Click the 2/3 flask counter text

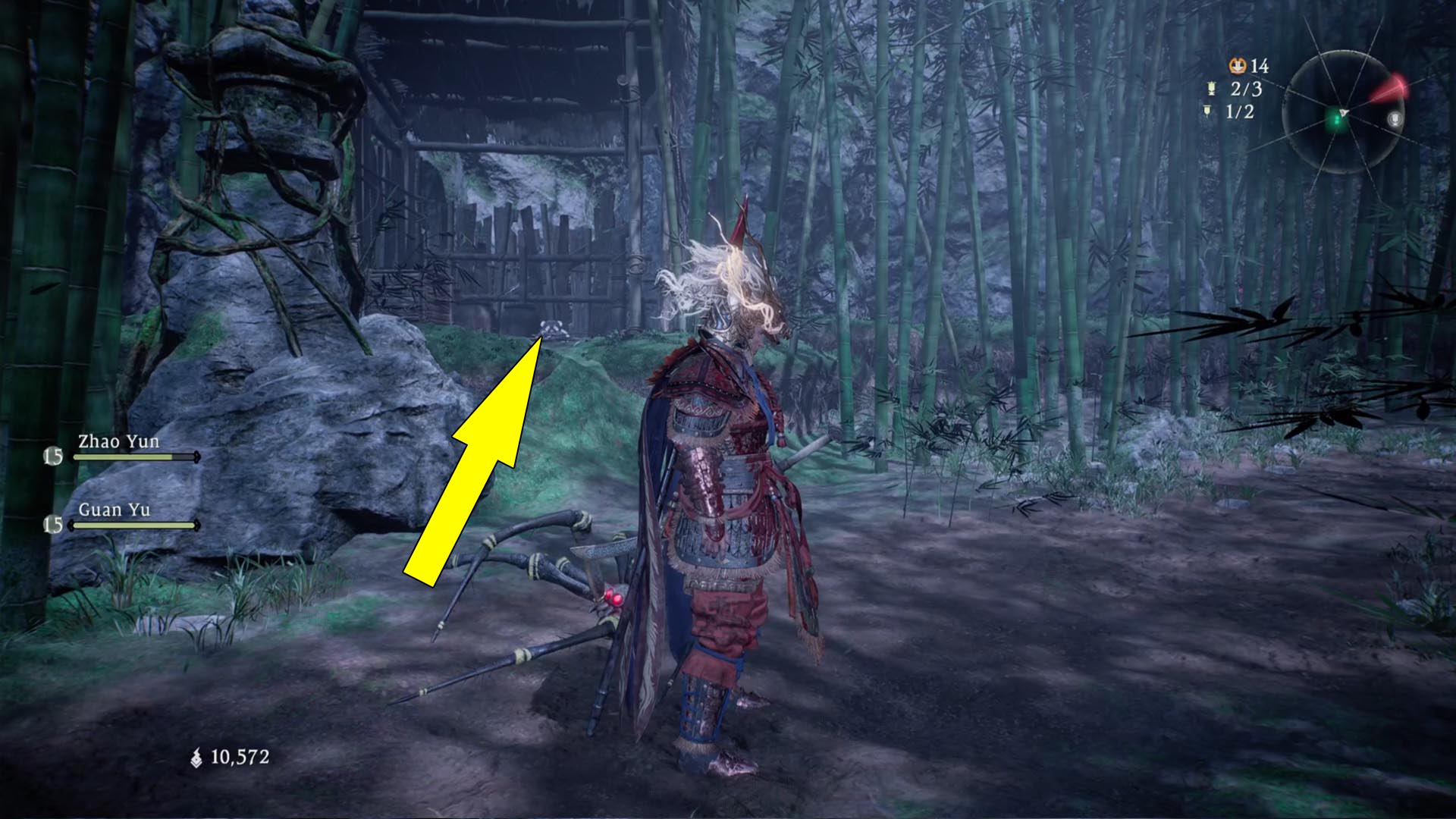(1246, 89)
